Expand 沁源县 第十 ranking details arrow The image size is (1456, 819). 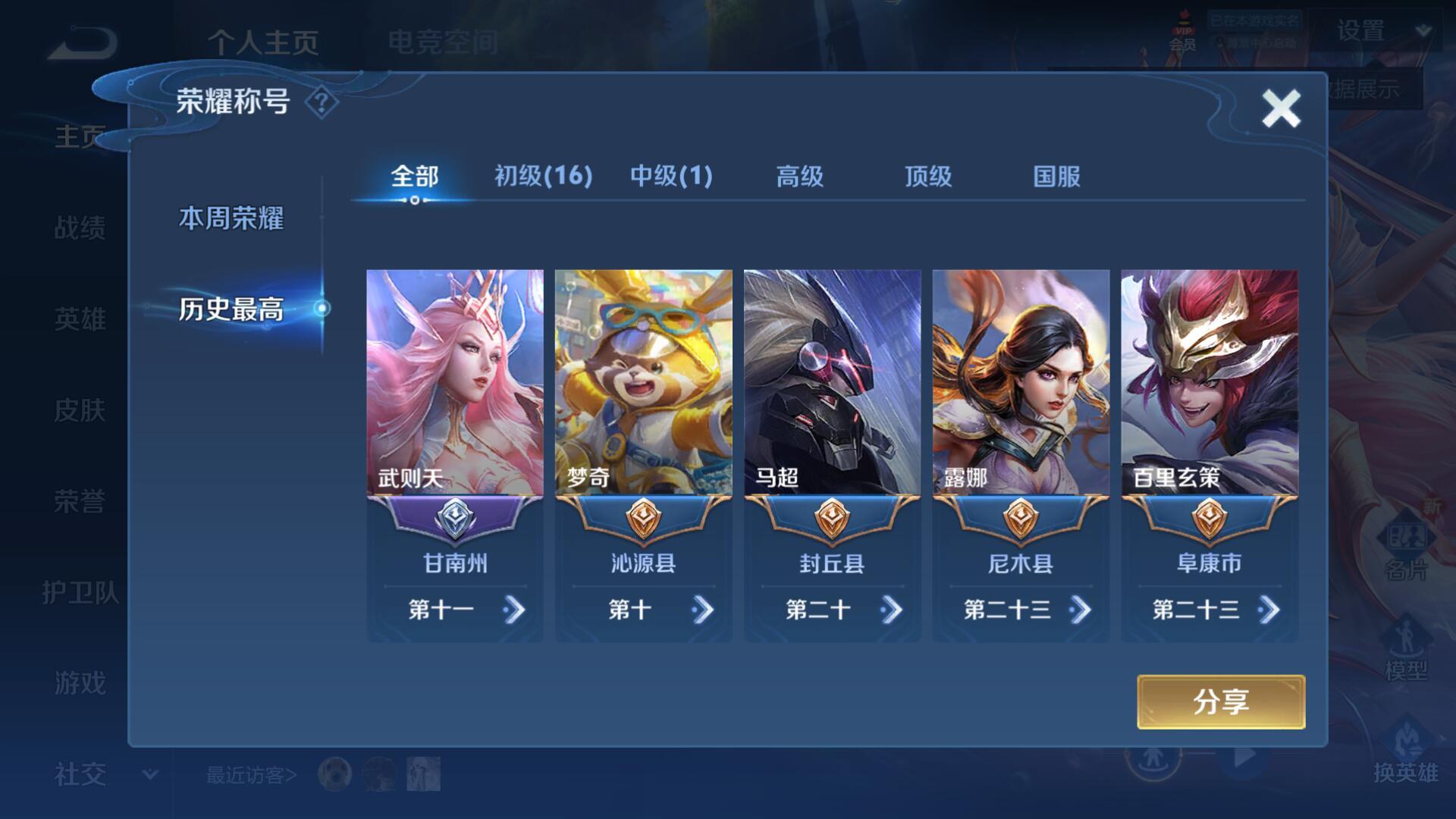pos(703,610)
